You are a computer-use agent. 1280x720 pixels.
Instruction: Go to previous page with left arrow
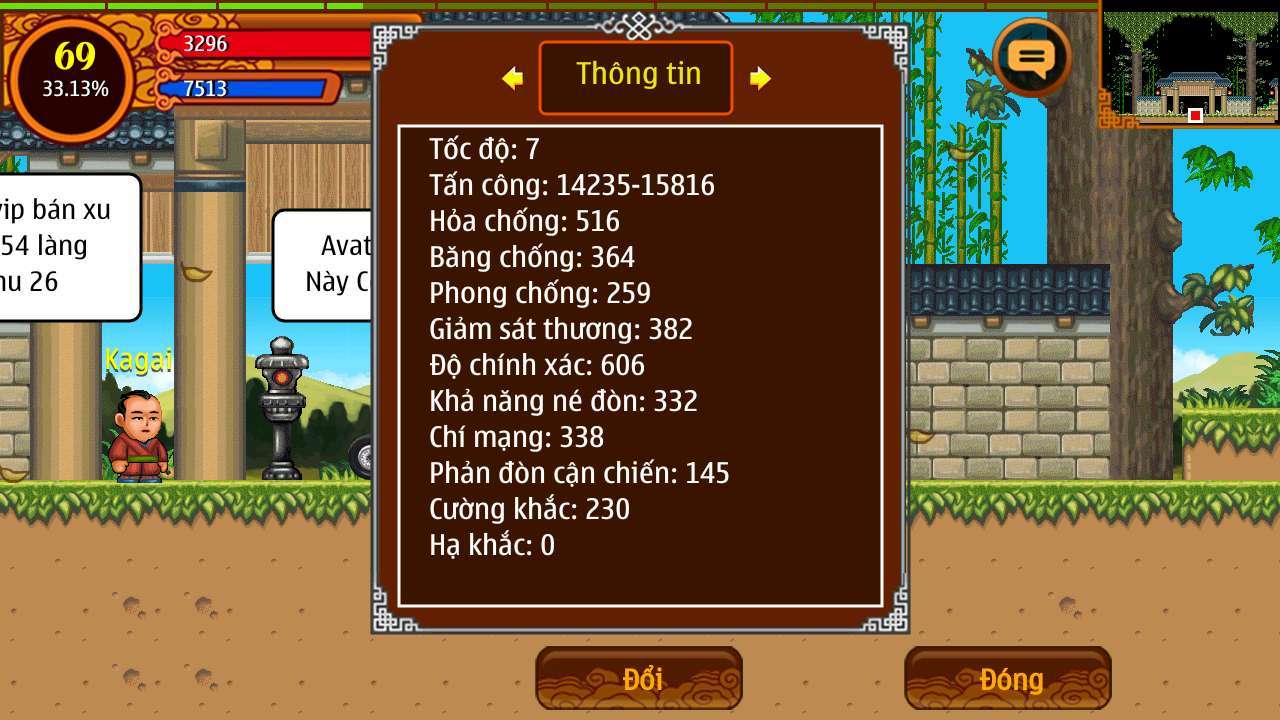tap(513, 78)
